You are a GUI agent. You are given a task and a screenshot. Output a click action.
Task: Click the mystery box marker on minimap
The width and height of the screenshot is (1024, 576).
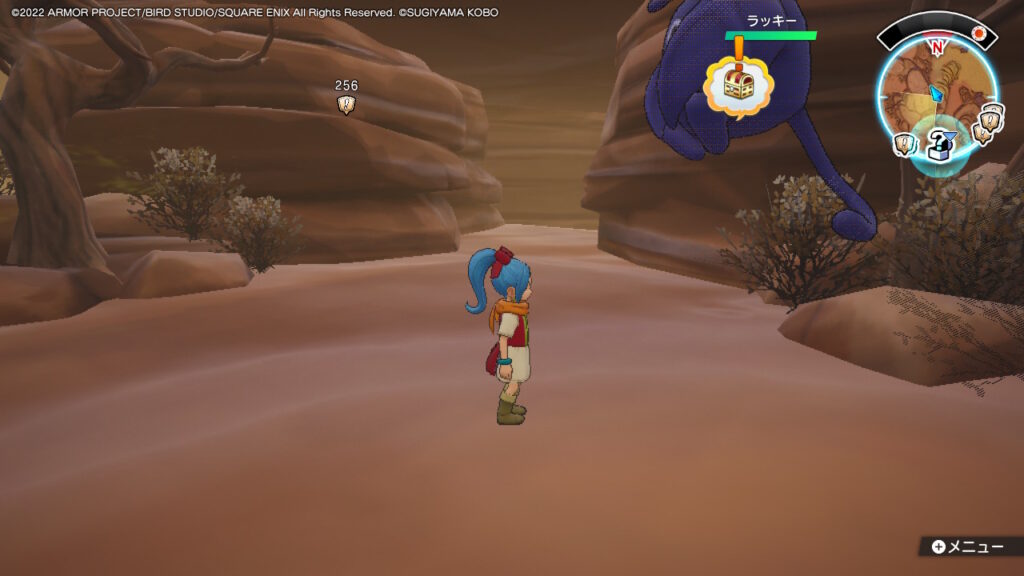[x=939, y=144]
